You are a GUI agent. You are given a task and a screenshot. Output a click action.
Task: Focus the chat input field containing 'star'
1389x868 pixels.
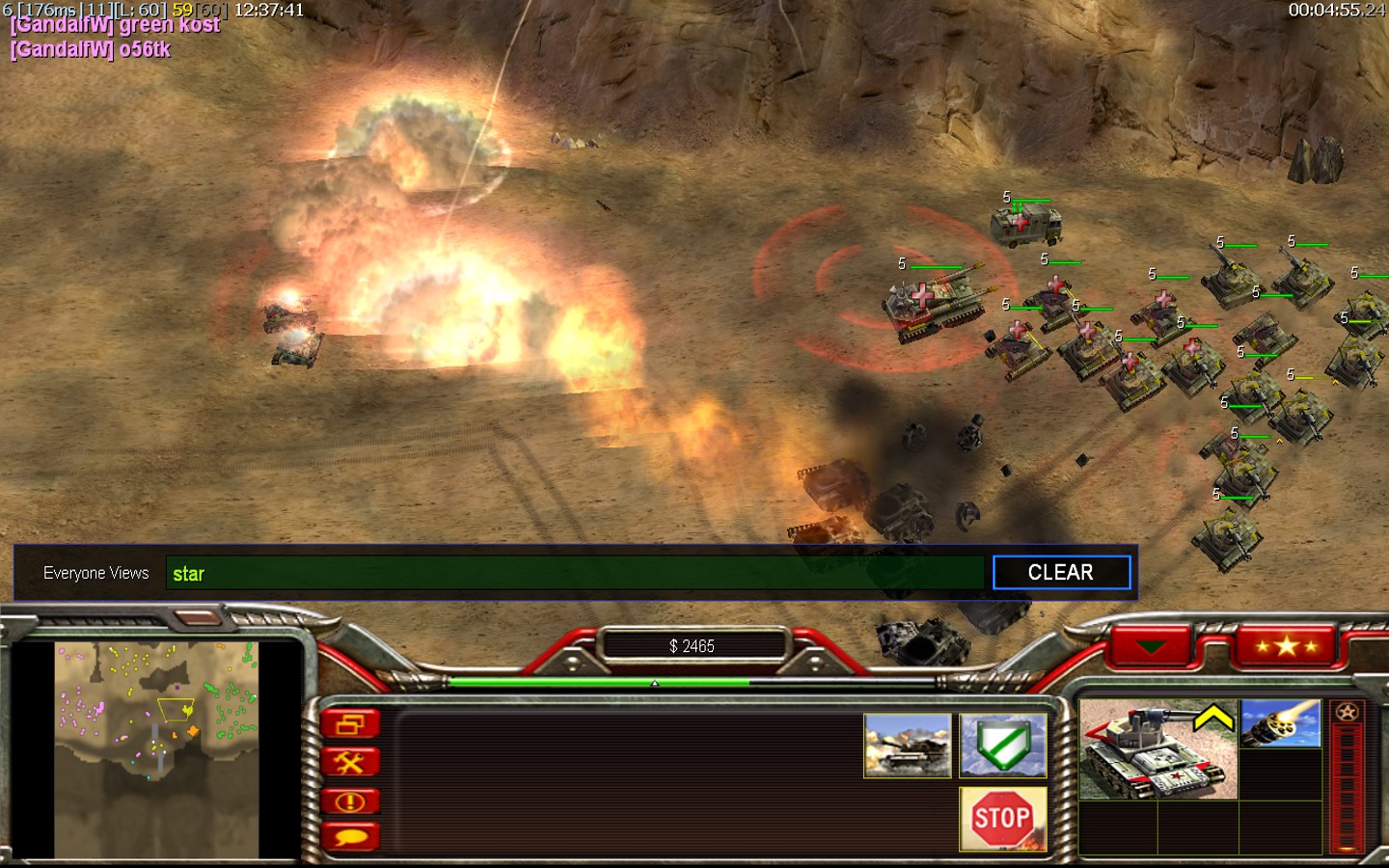click(x=575, y=573)
